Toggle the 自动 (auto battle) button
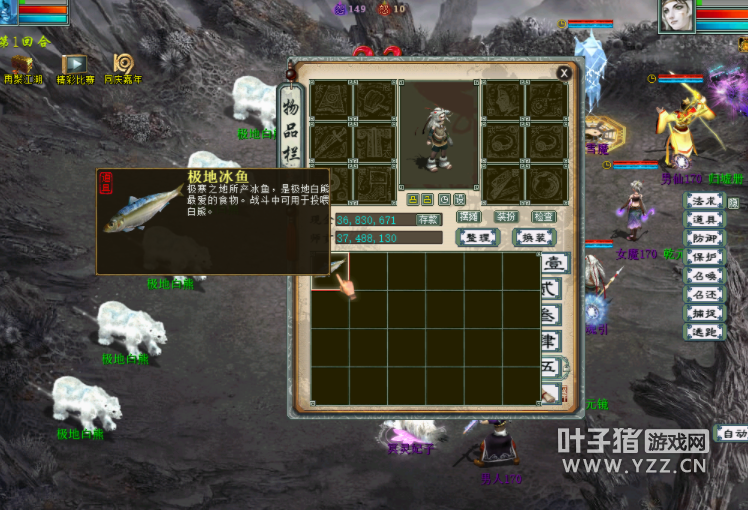 [733, 433]
